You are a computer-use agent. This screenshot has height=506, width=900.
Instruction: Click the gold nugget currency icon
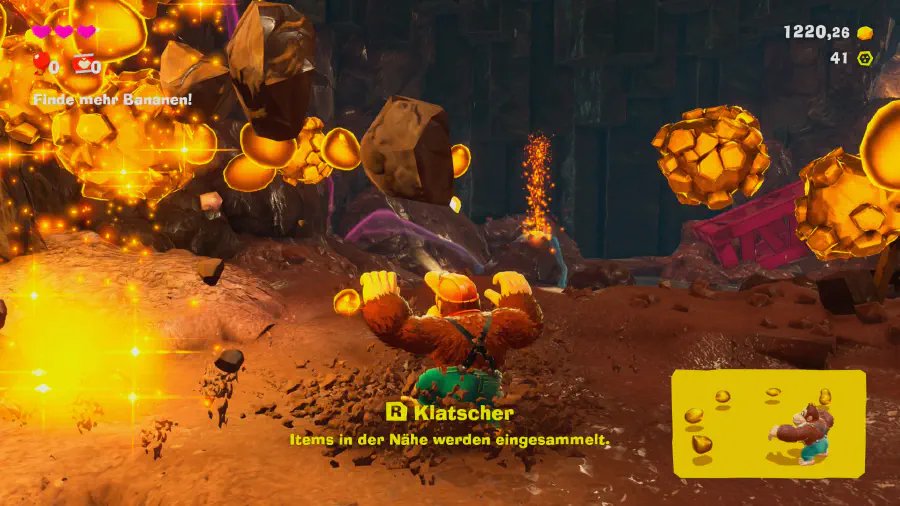(x=865, y=33)
